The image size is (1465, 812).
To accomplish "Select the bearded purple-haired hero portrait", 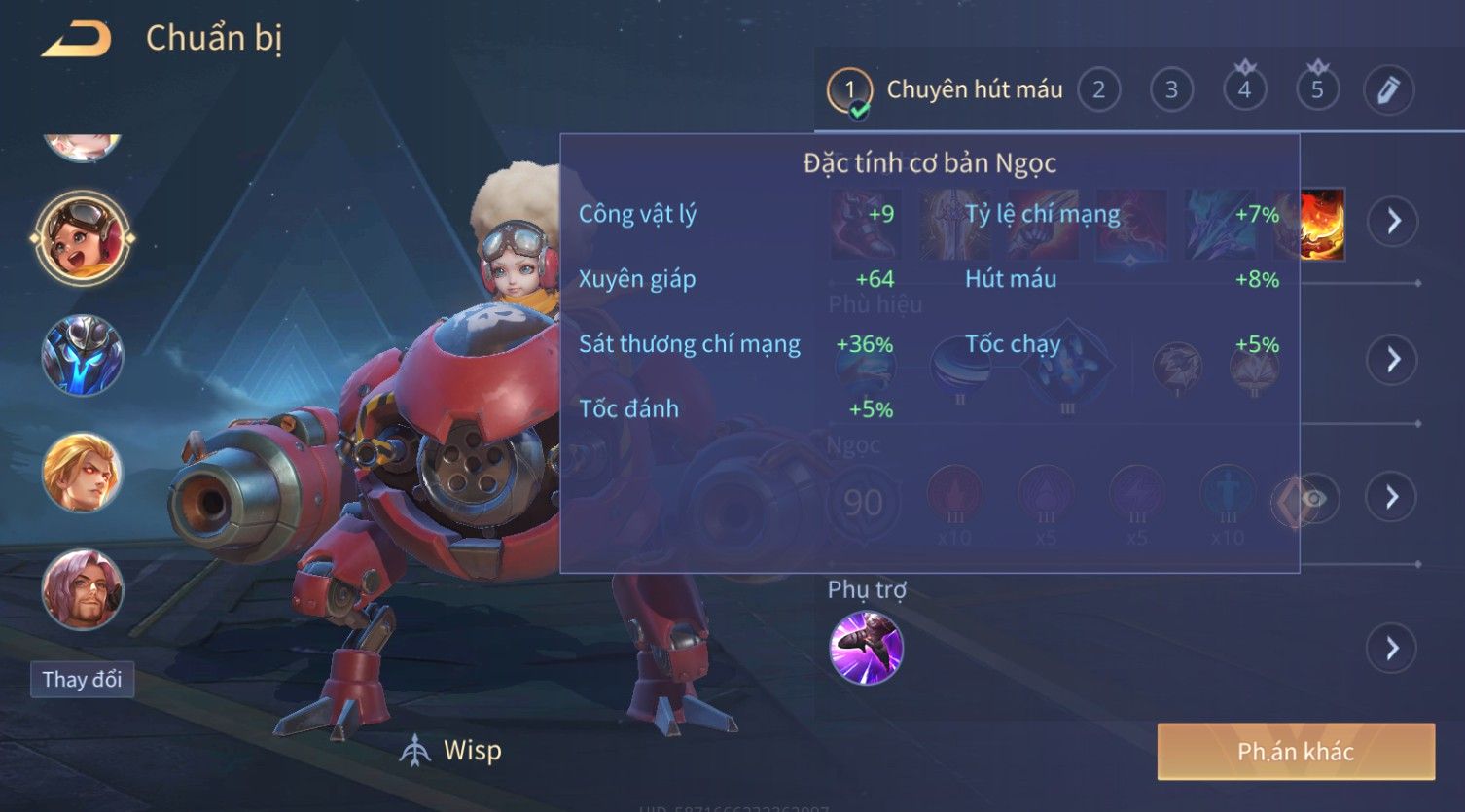I will click(83, 589).
